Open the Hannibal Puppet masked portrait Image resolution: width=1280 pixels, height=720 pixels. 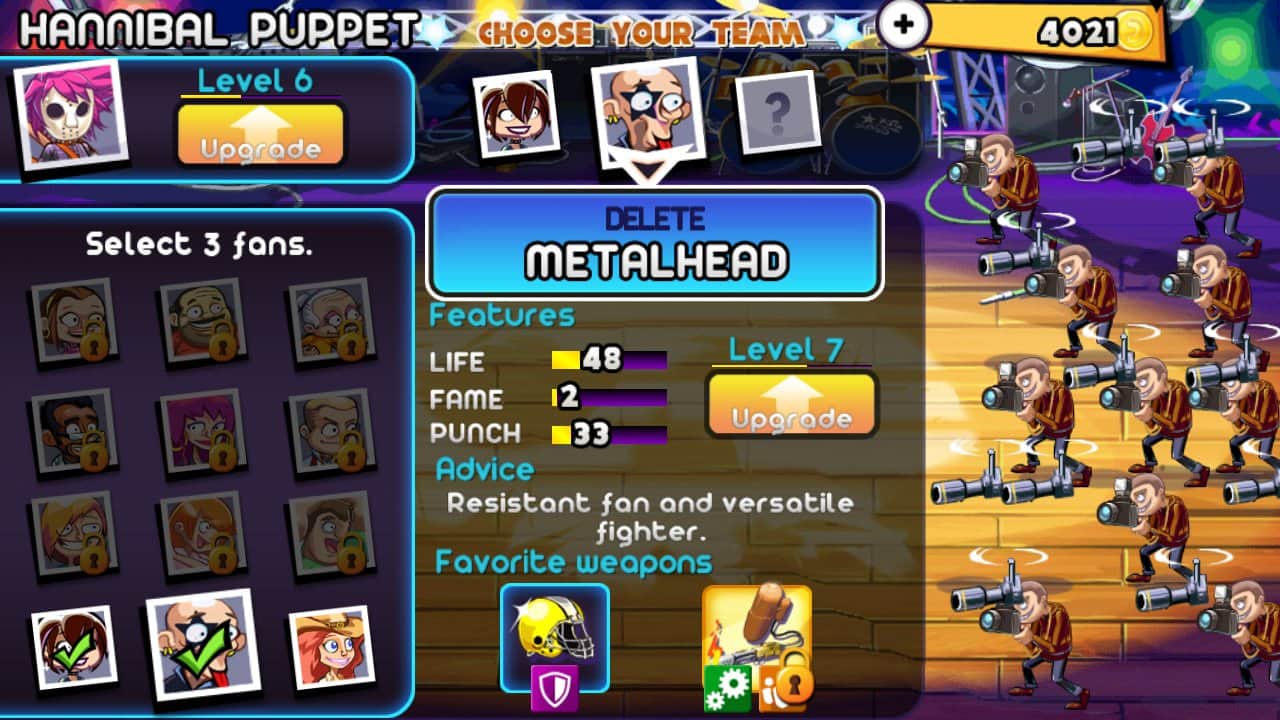click(x=70, y=113)
